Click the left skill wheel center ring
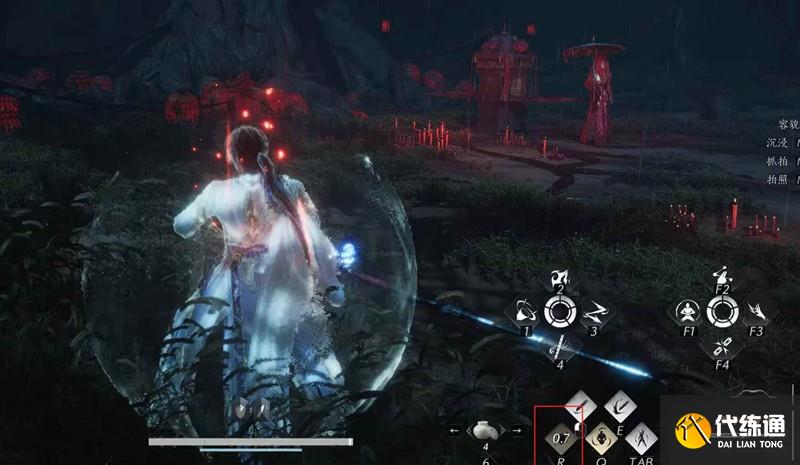Screen dimensions: 800x465 [x=559, y=312]
